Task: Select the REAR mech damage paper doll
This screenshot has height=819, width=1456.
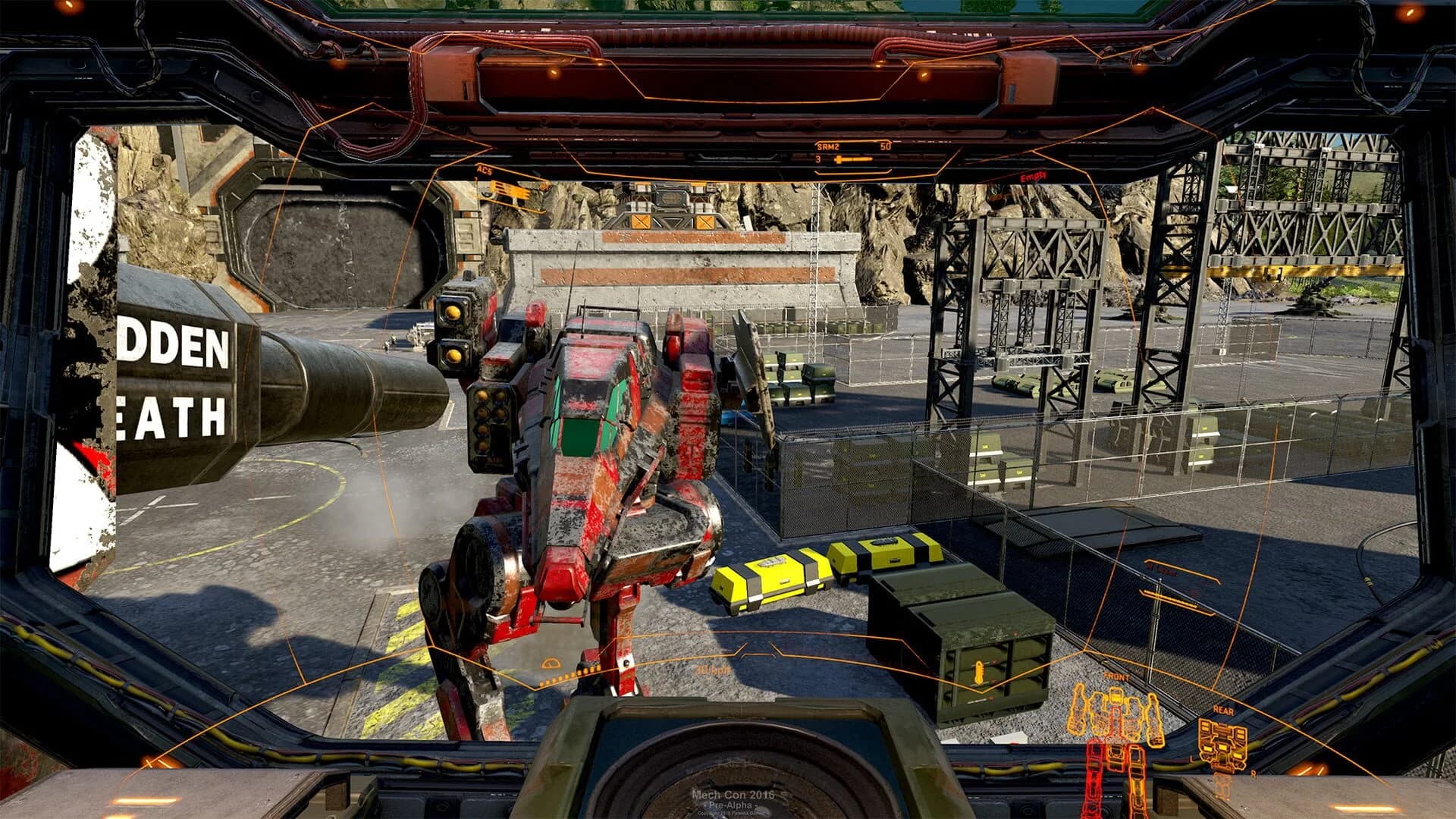Action: [x=1222, y=745]
